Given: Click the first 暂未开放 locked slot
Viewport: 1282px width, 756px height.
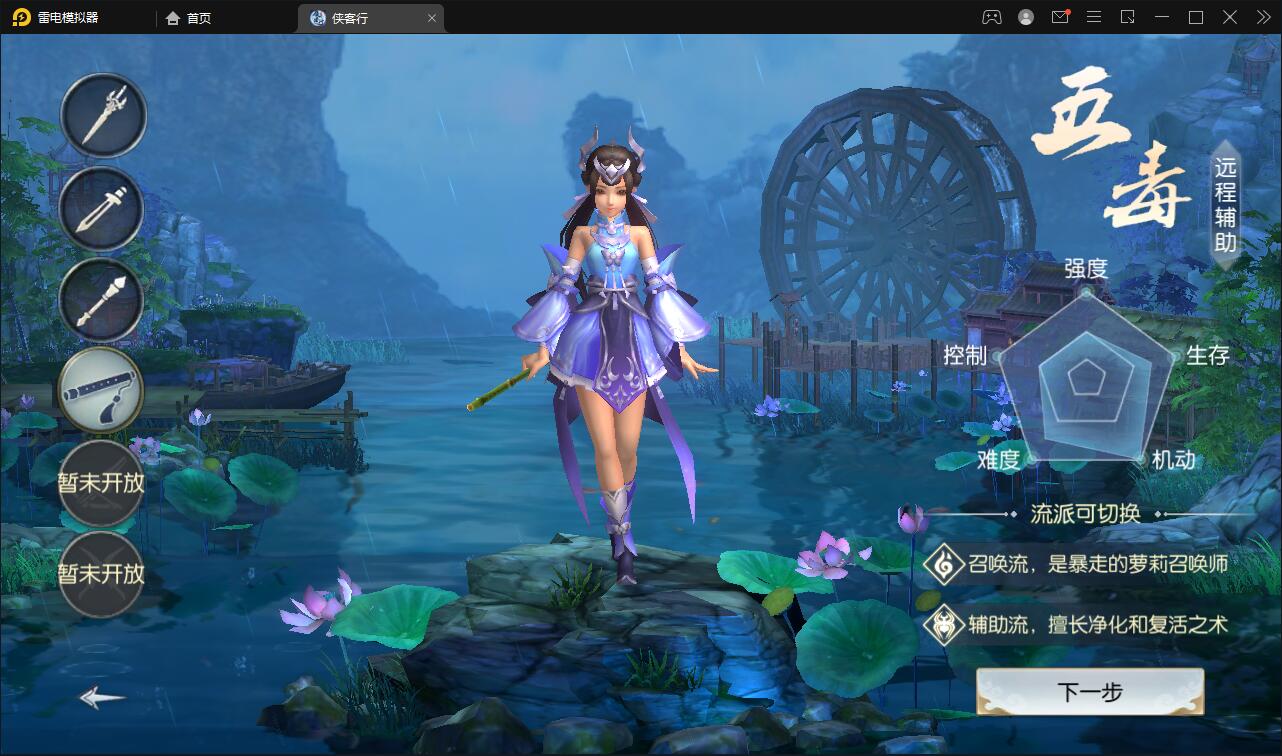Looking at the screenshot, I should pyautogui.click(x=100, y=483).
